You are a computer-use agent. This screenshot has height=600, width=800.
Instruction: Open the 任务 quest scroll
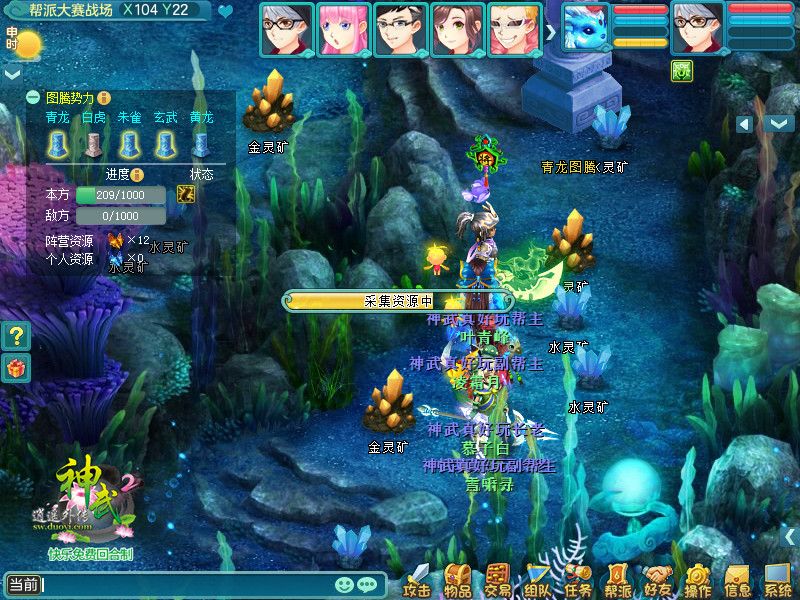(578, 580)
